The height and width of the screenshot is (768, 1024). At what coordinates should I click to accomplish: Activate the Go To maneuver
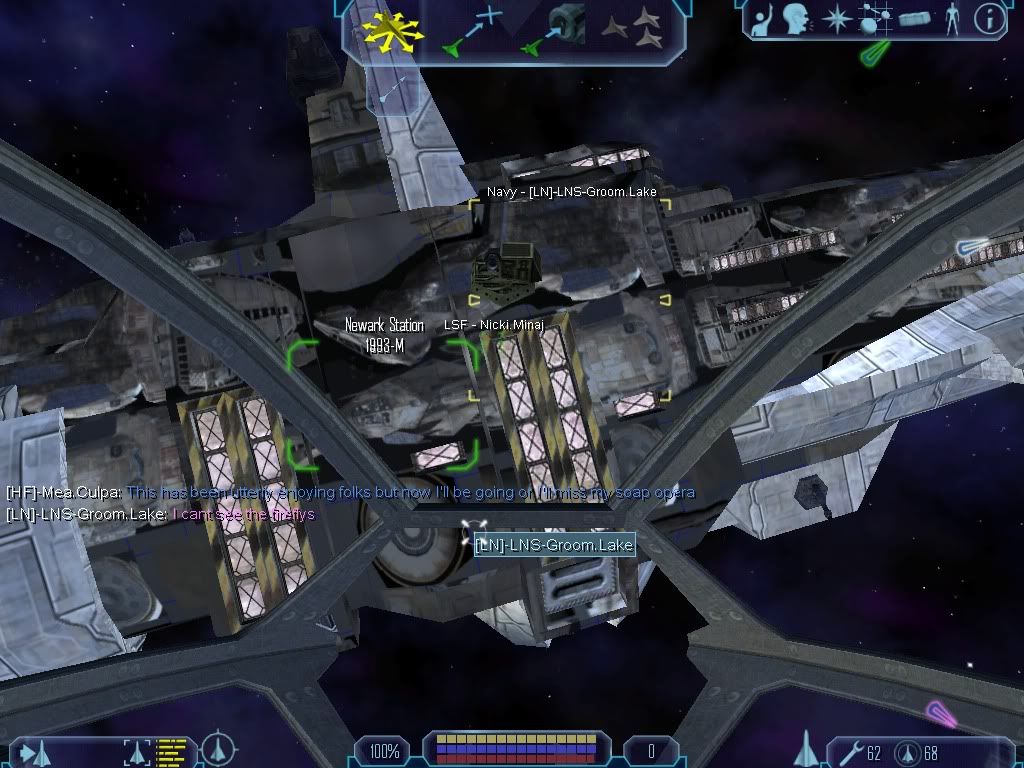468,29
